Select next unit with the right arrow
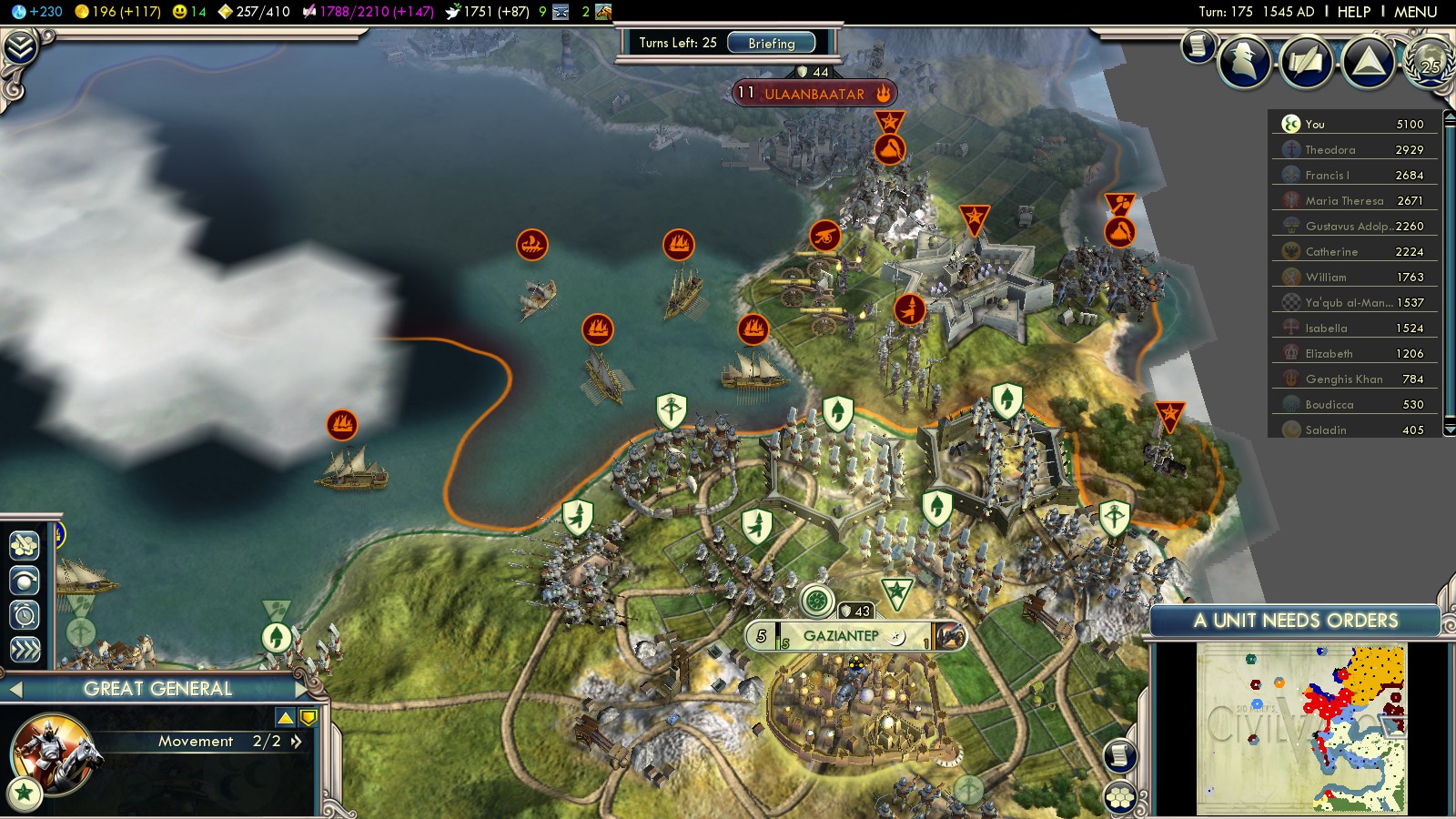1456x819 pixels. point(303,689)
